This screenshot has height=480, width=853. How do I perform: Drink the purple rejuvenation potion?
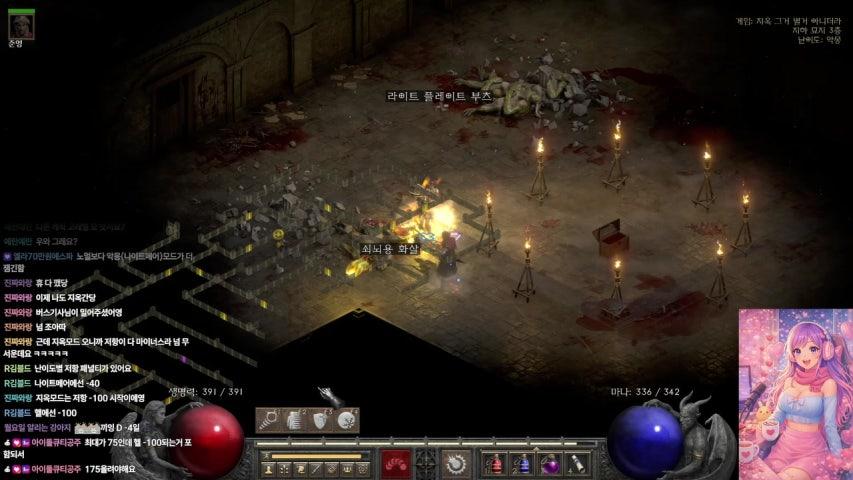pos(548,464)
